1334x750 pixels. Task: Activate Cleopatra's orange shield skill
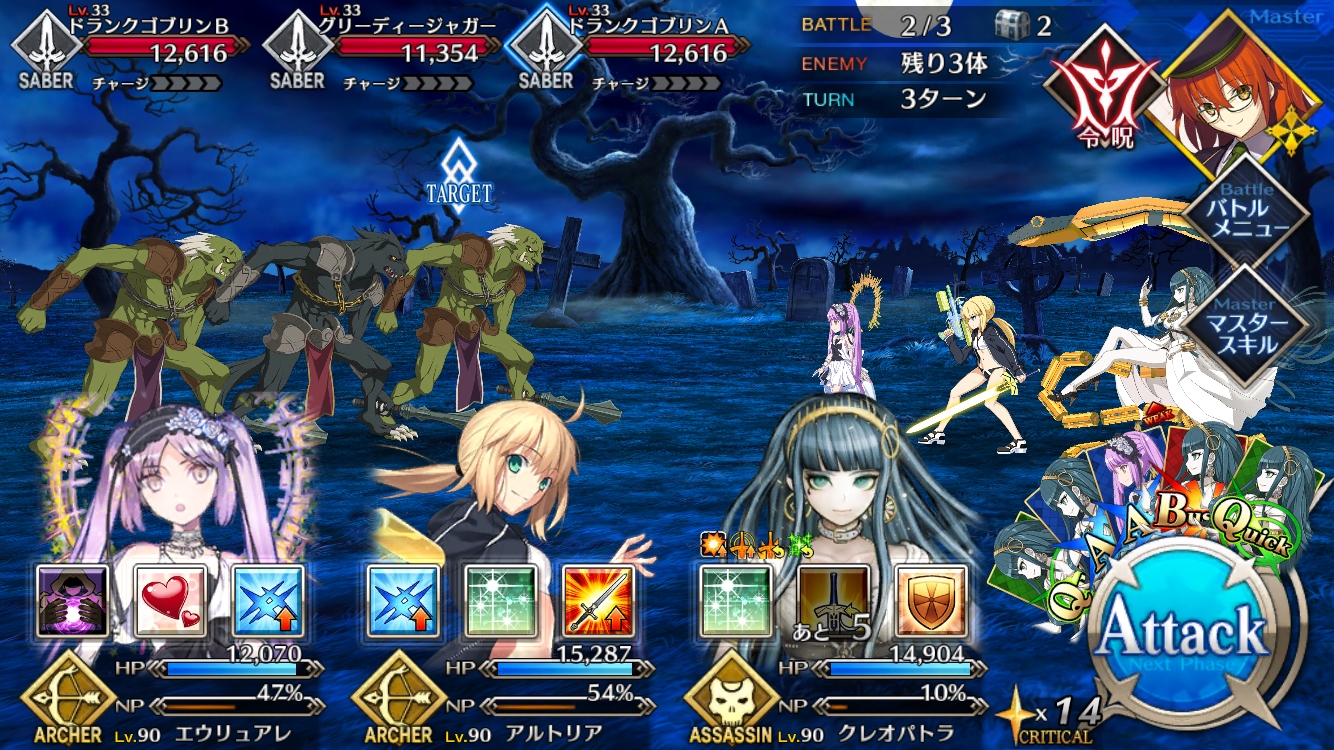tap(931, 601)
